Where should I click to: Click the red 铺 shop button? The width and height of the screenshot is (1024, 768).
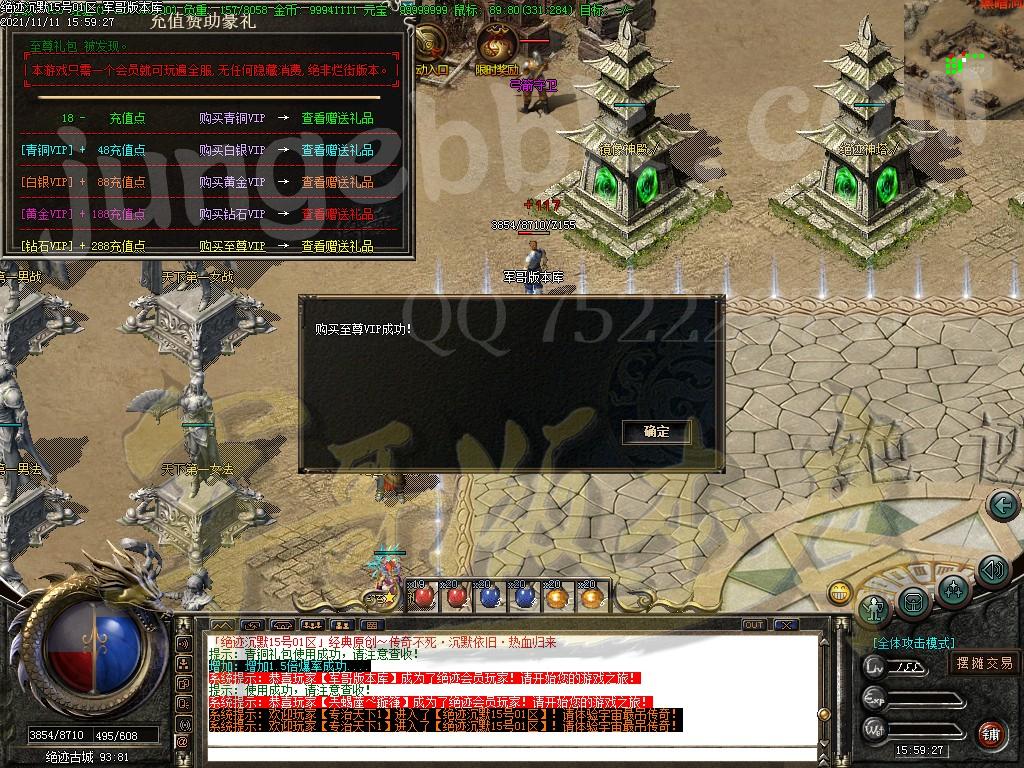pos(991,733)
